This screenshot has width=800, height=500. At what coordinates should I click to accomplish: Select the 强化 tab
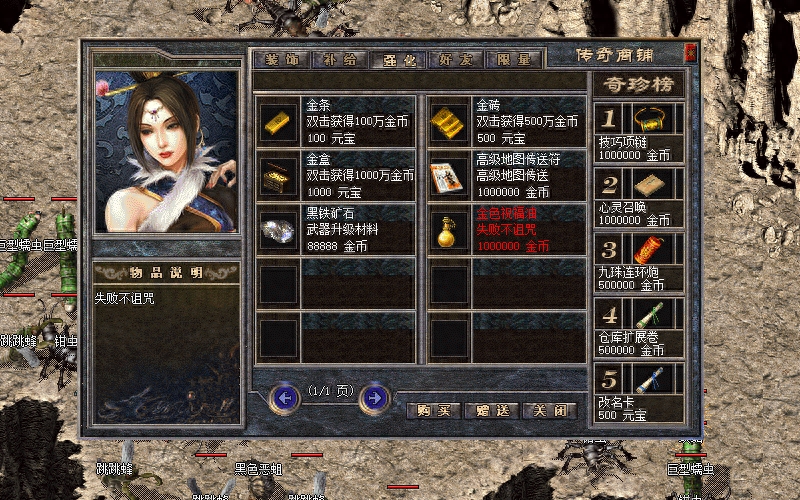coord(396,59)
